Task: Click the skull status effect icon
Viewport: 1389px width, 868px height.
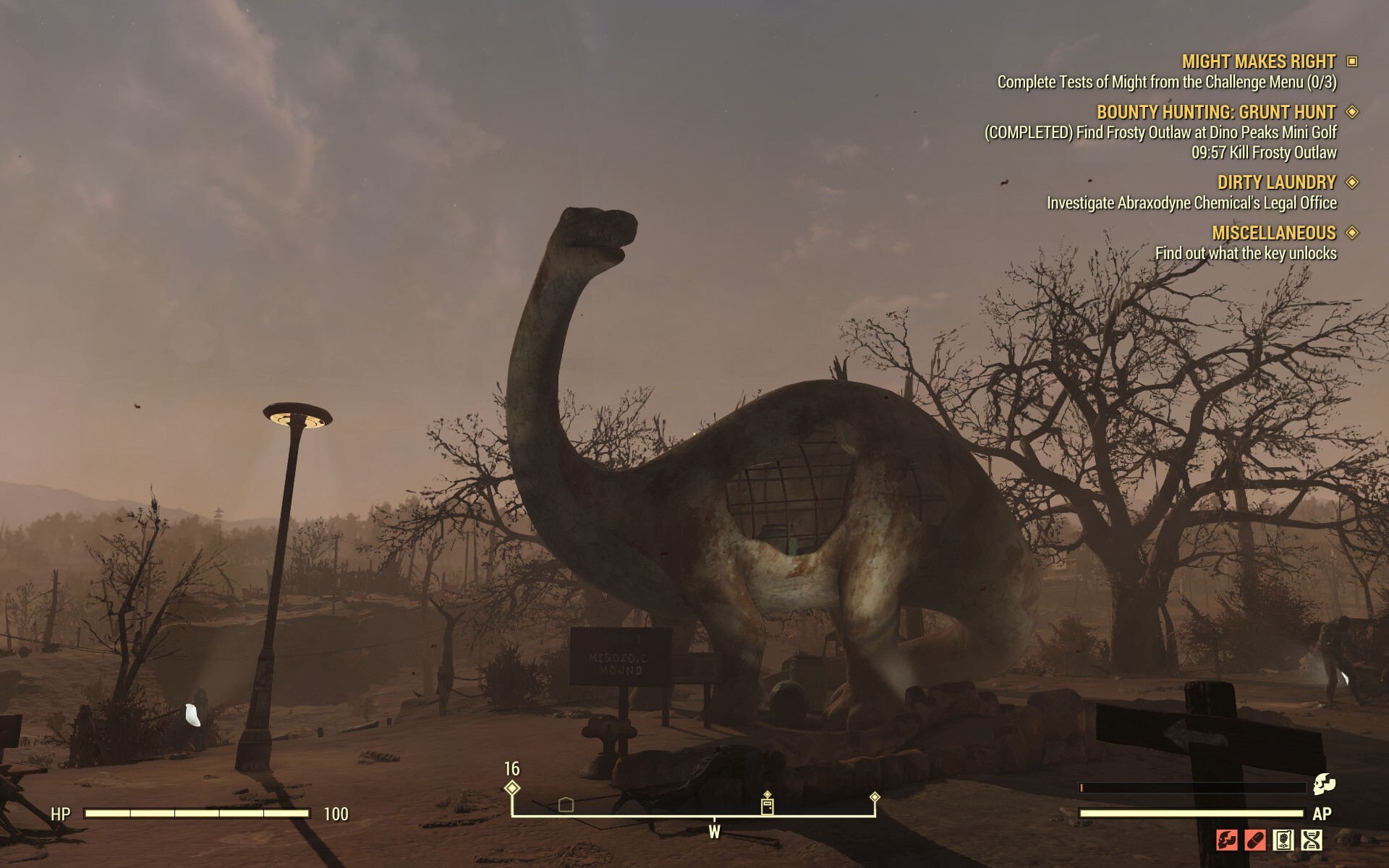Action: pyautogui.click(x=1227, y=840)
